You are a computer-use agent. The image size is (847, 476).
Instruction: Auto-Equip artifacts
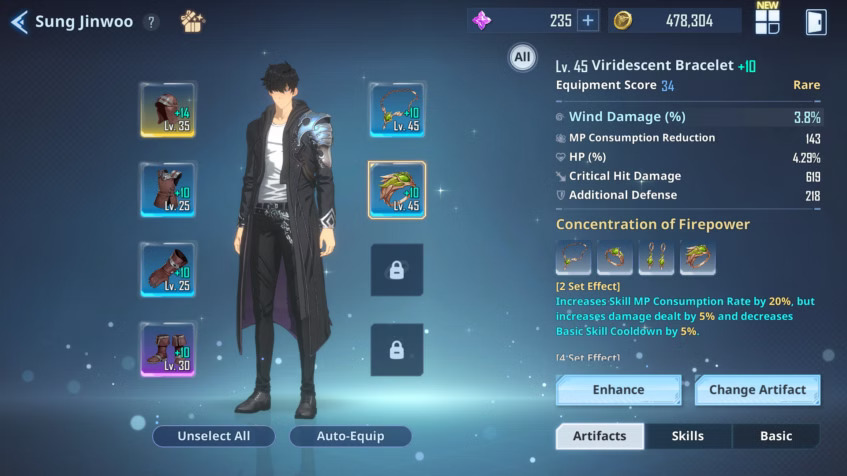tap(350, 436)
